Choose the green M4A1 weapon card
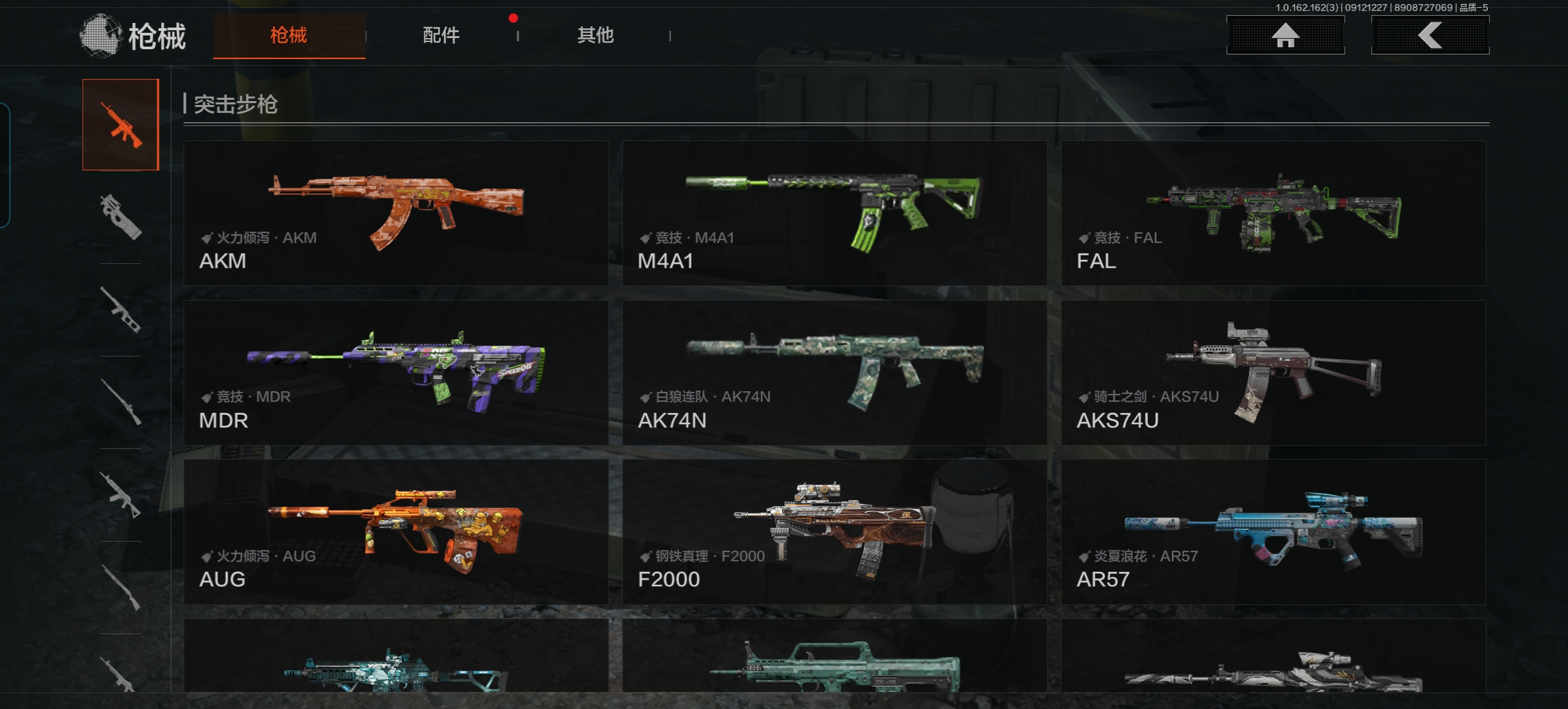This screenshot has width=1568, height=709. click(834, 213)
